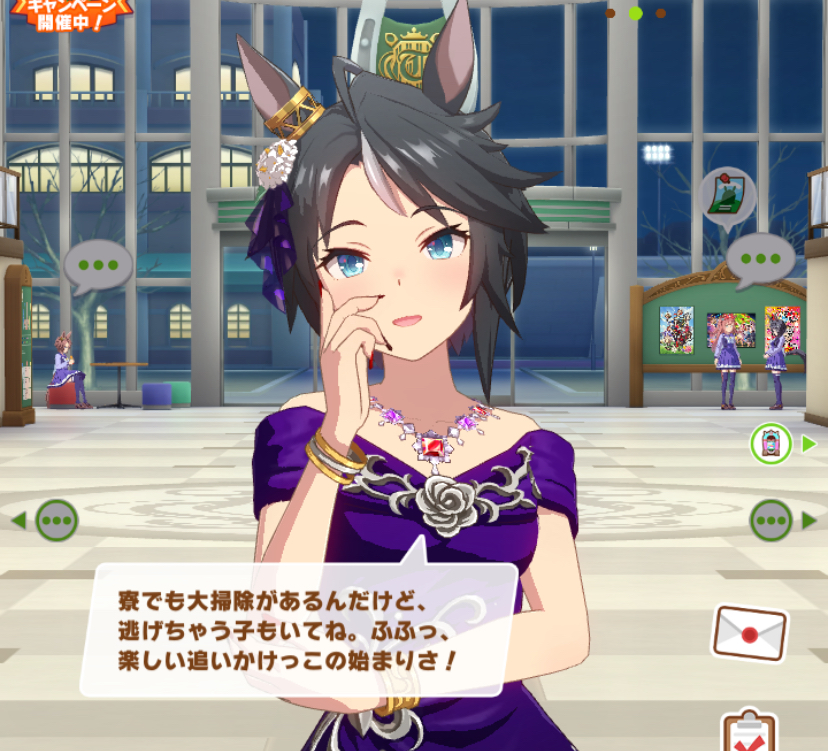
Task: Open the mail envelope icon
Action: coord(748,634)
